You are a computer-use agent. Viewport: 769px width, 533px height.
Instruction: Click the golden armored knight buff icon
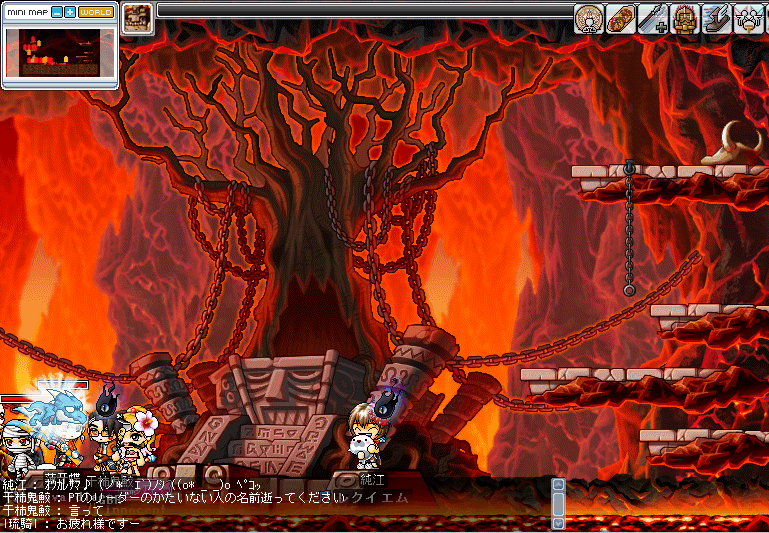pos(684,19)
